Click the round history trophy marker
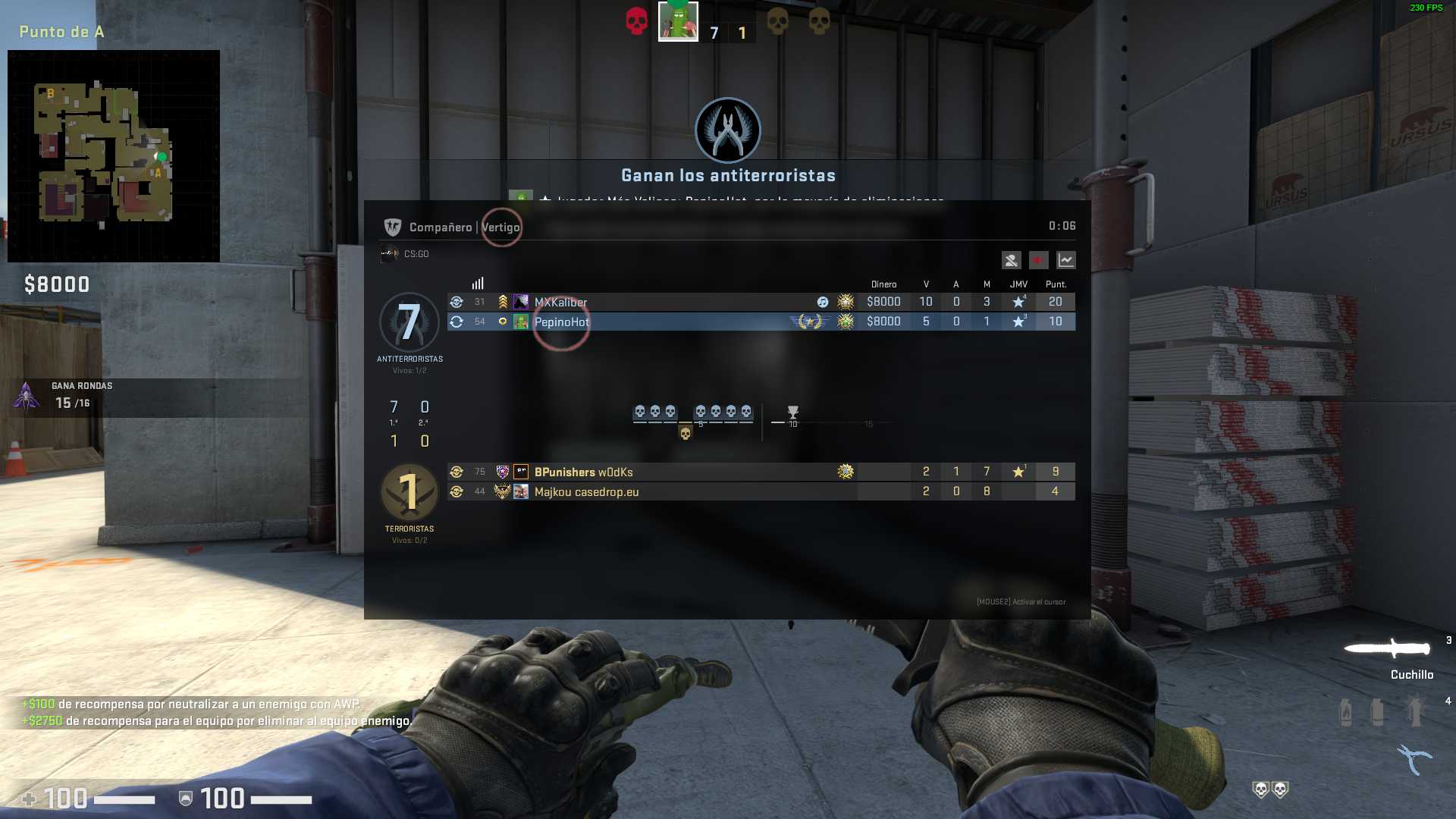Image resolution: width=1456 pixels, height=819 pixels. (x=792, y=413)
